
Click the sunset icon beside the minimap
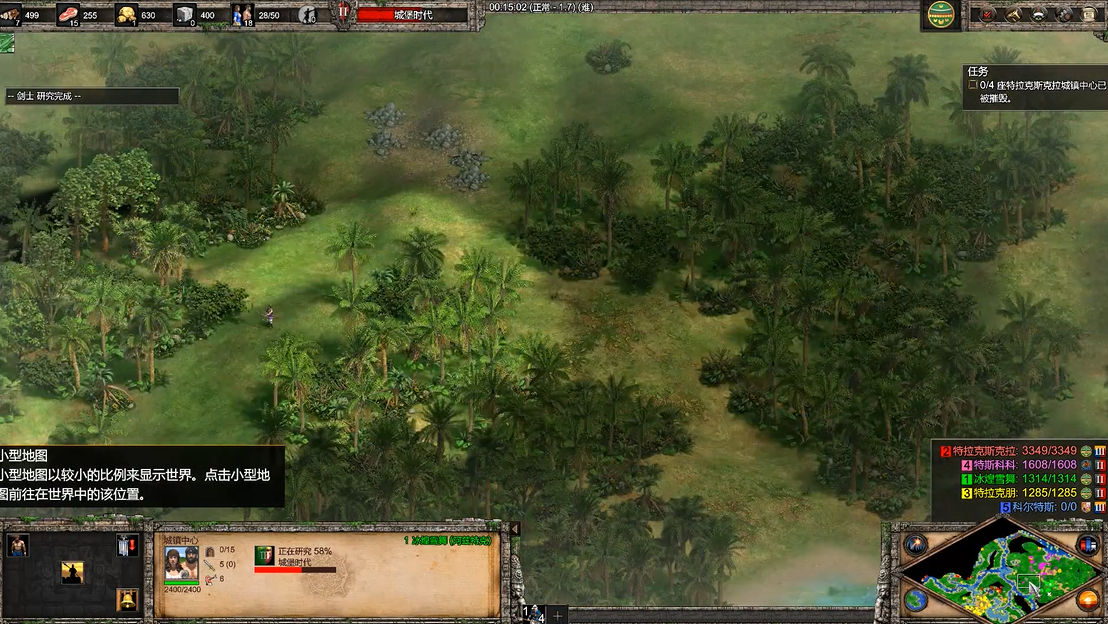point(1087,600)
